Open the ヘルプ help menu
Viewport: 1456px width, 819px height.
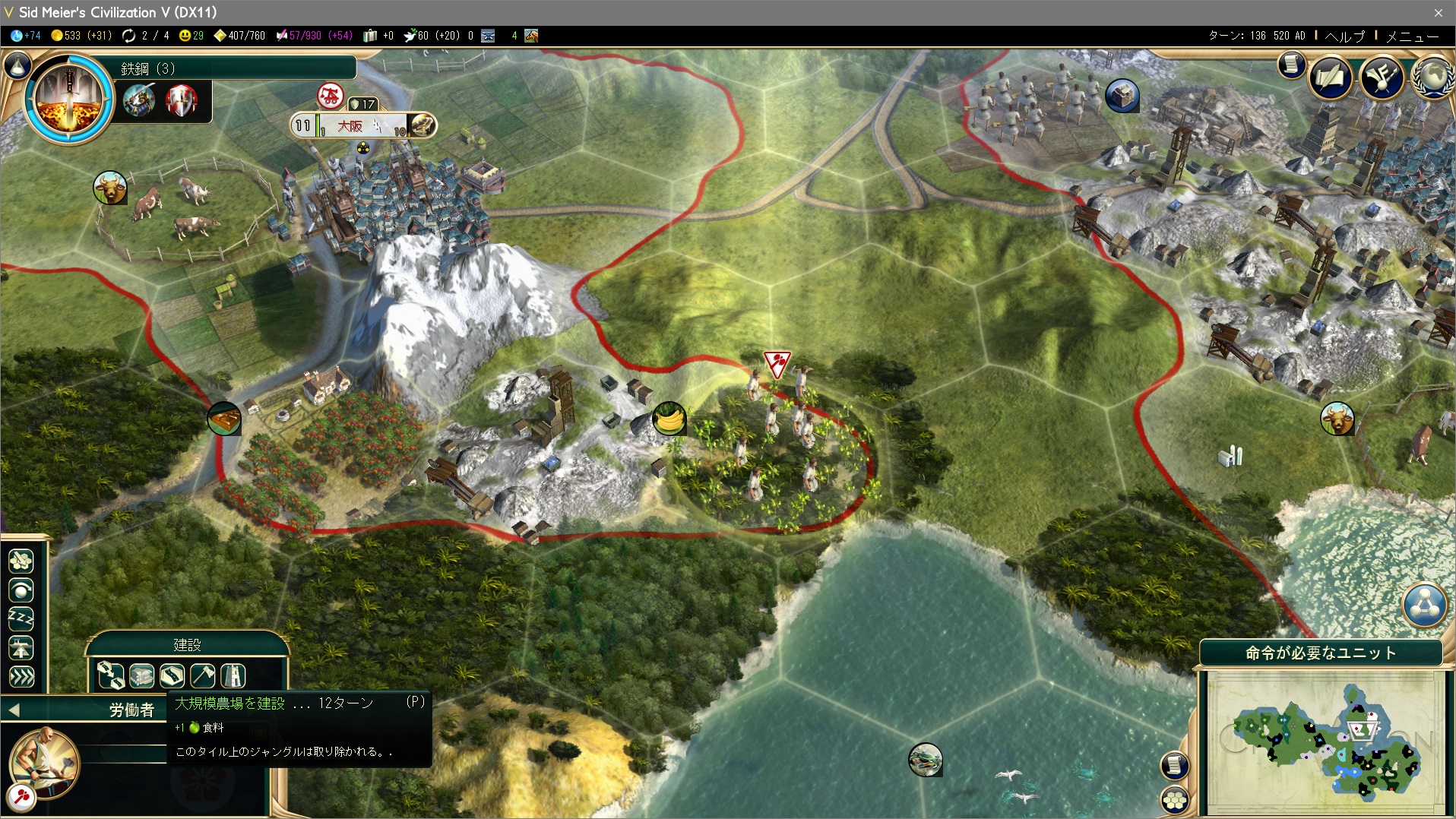(x=1345, y=36)
